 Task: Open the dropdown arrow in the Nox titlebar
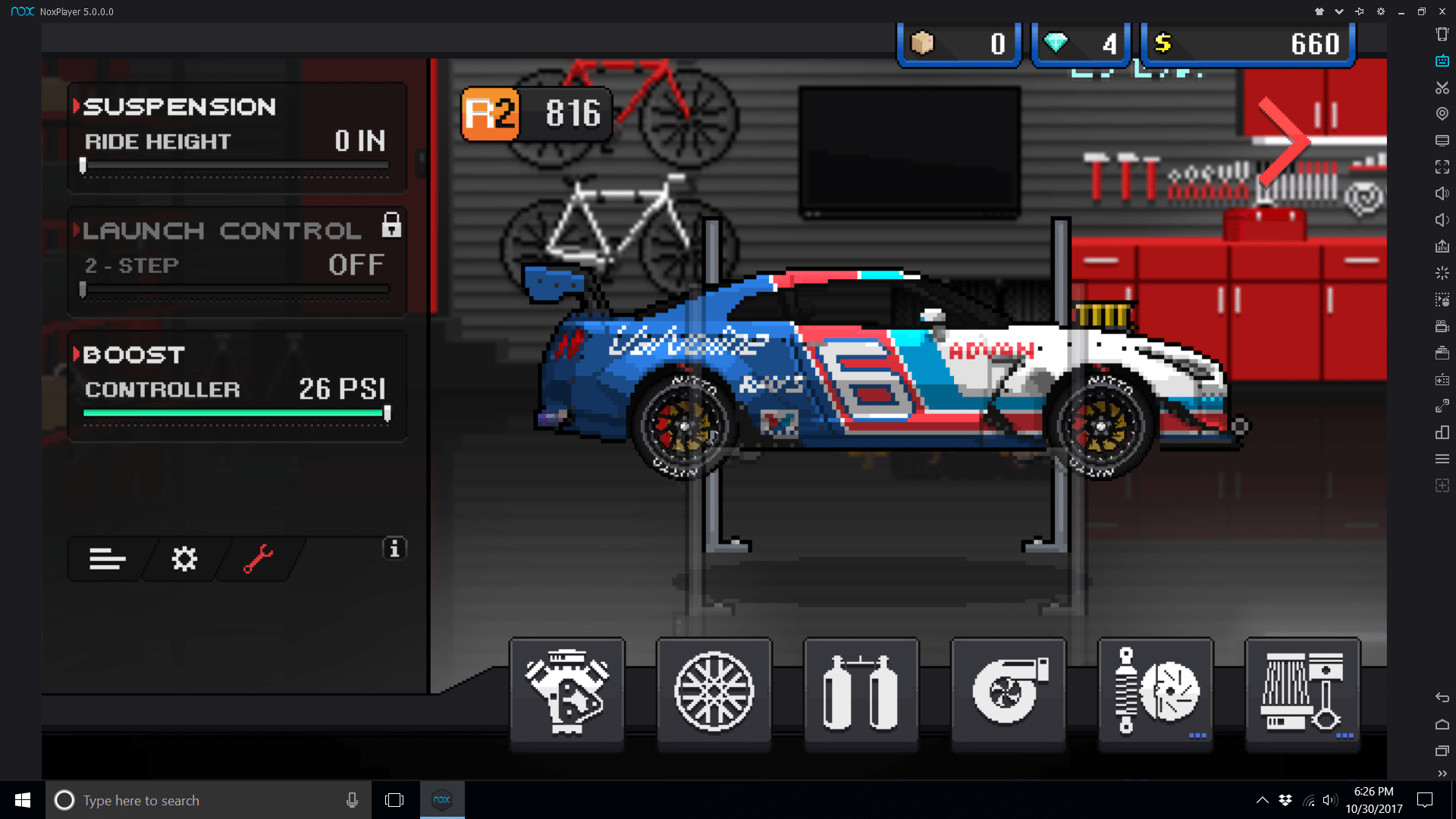[1338, 11]
